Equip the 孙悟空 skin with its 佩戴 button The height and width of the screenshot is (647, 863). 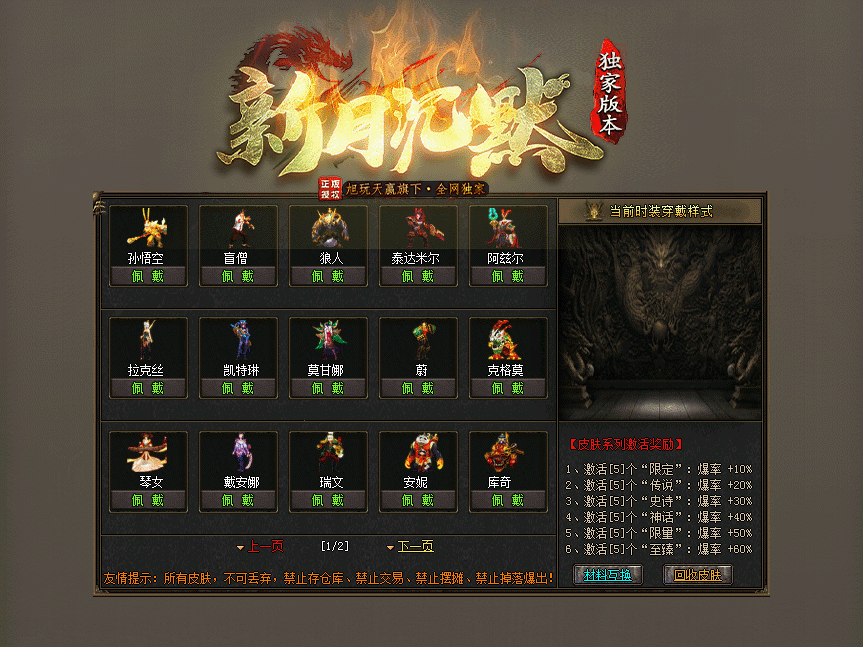[x=148, y=276]
